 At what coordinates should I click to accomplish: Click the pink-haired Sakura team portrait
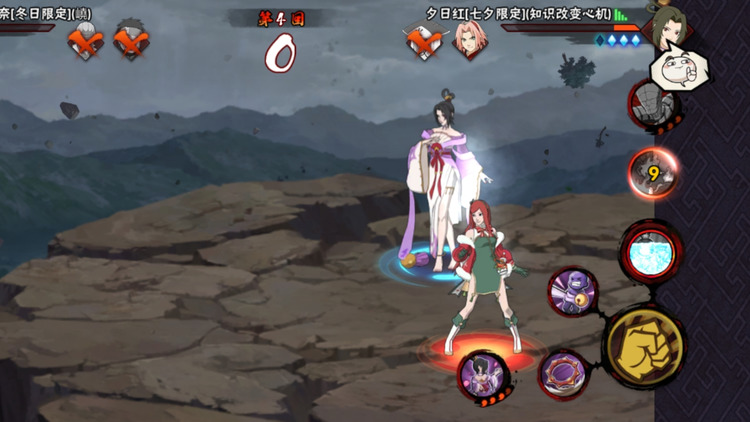coord(466,40)
